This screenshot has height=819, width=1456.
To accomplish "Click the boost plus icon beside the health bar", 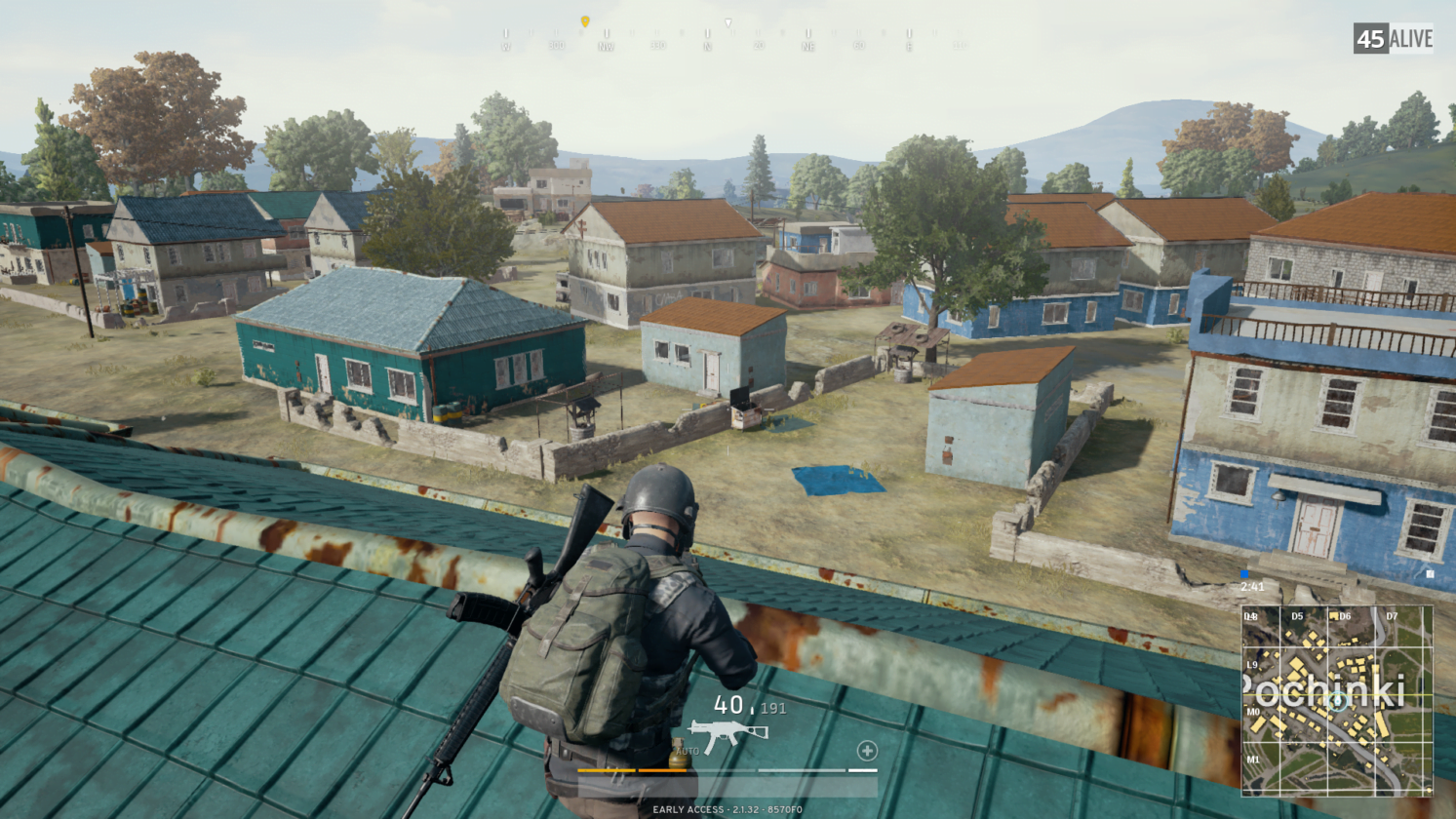I will point(867,751).
